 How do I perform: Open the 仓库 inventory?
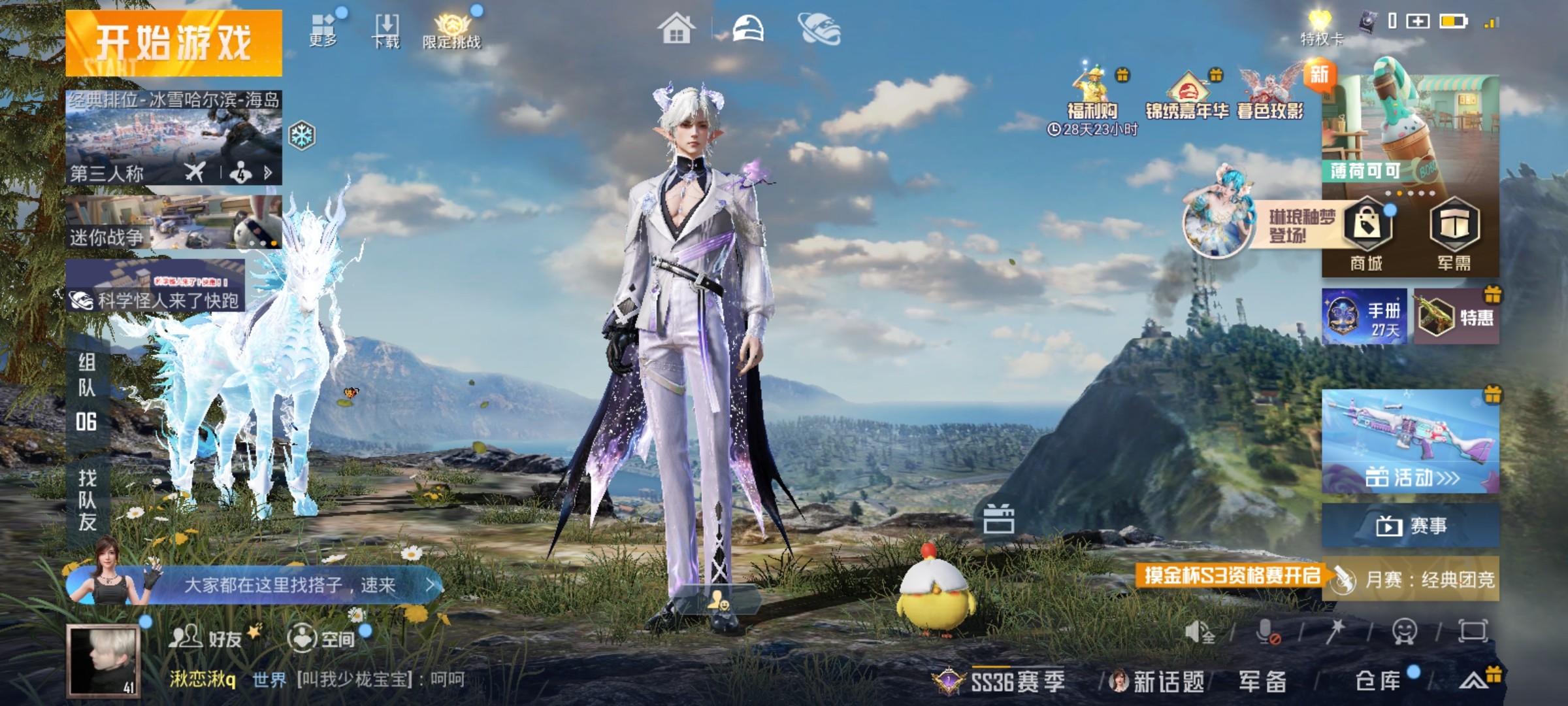coord(1379,681)
